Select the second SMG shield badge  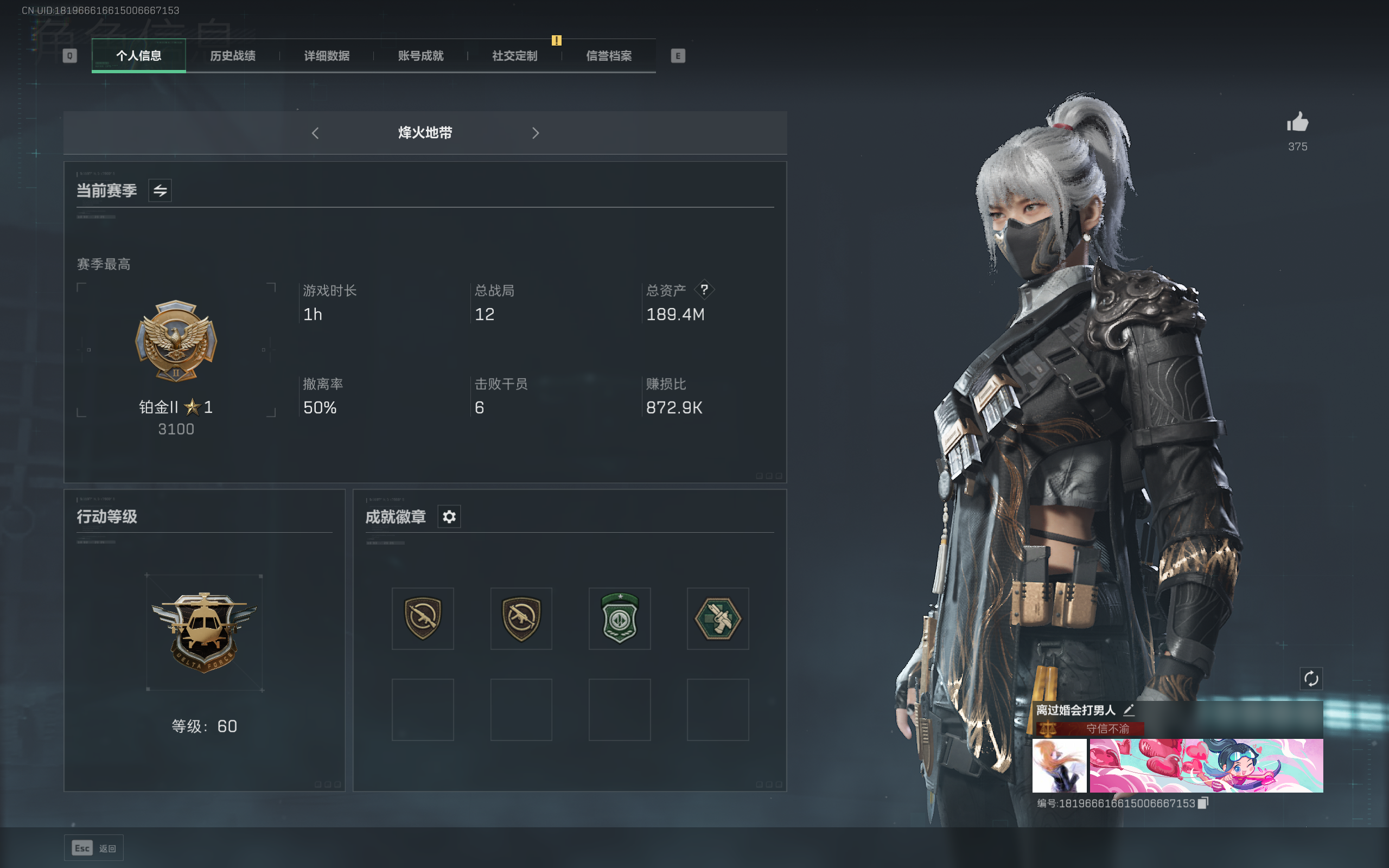coord(521,618)
